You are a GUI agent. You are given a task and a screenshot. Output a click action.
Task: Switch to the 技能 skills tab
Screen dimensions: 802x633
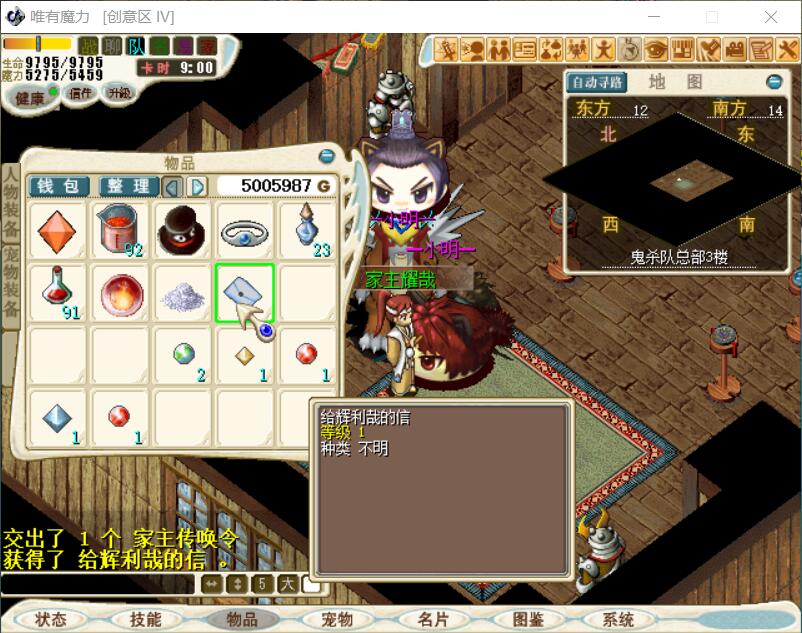tap(145, 619)
